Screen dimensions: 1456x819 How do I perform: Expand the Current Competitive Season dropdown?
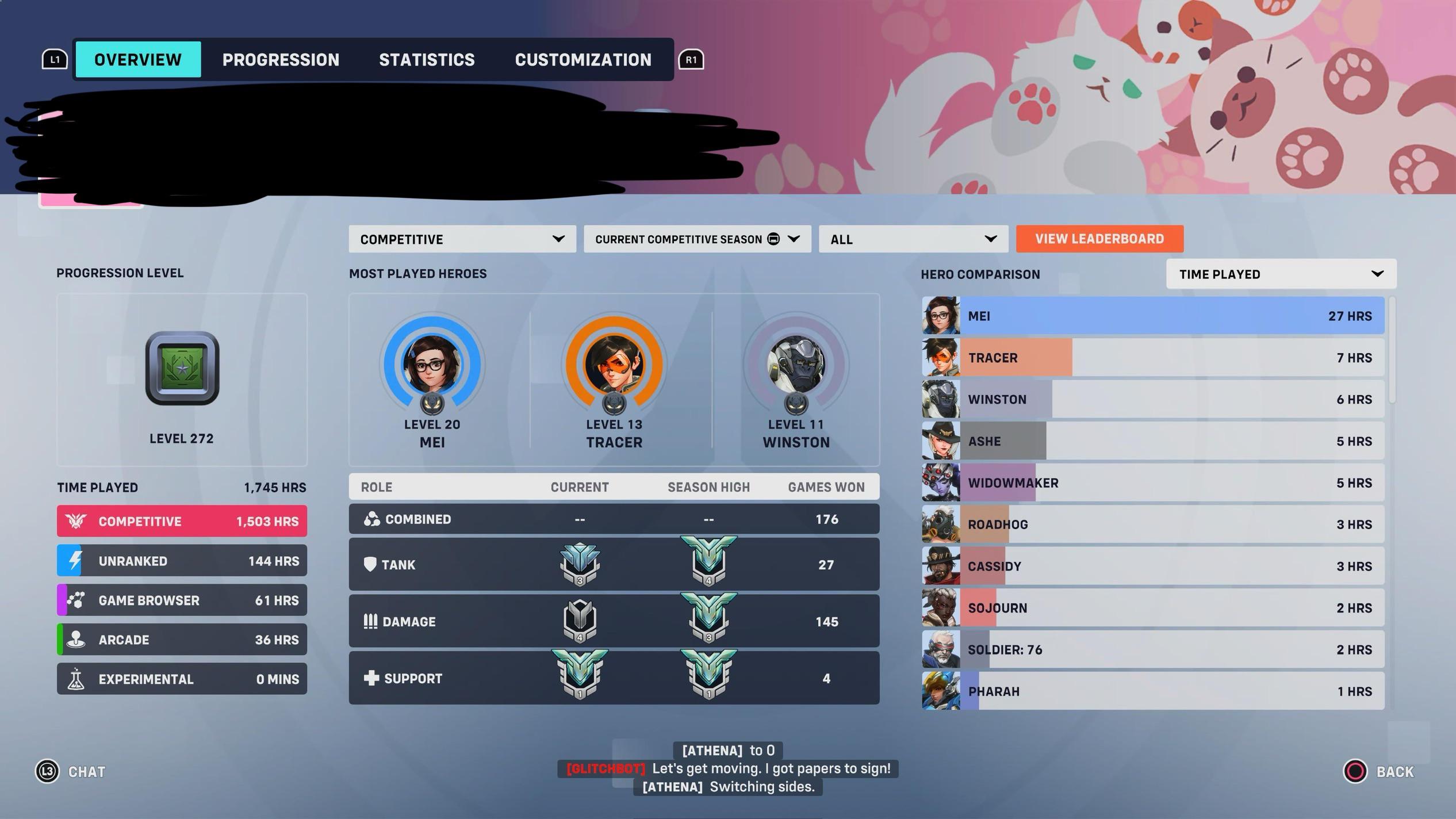pyautogui.click(x=697, y=239)
